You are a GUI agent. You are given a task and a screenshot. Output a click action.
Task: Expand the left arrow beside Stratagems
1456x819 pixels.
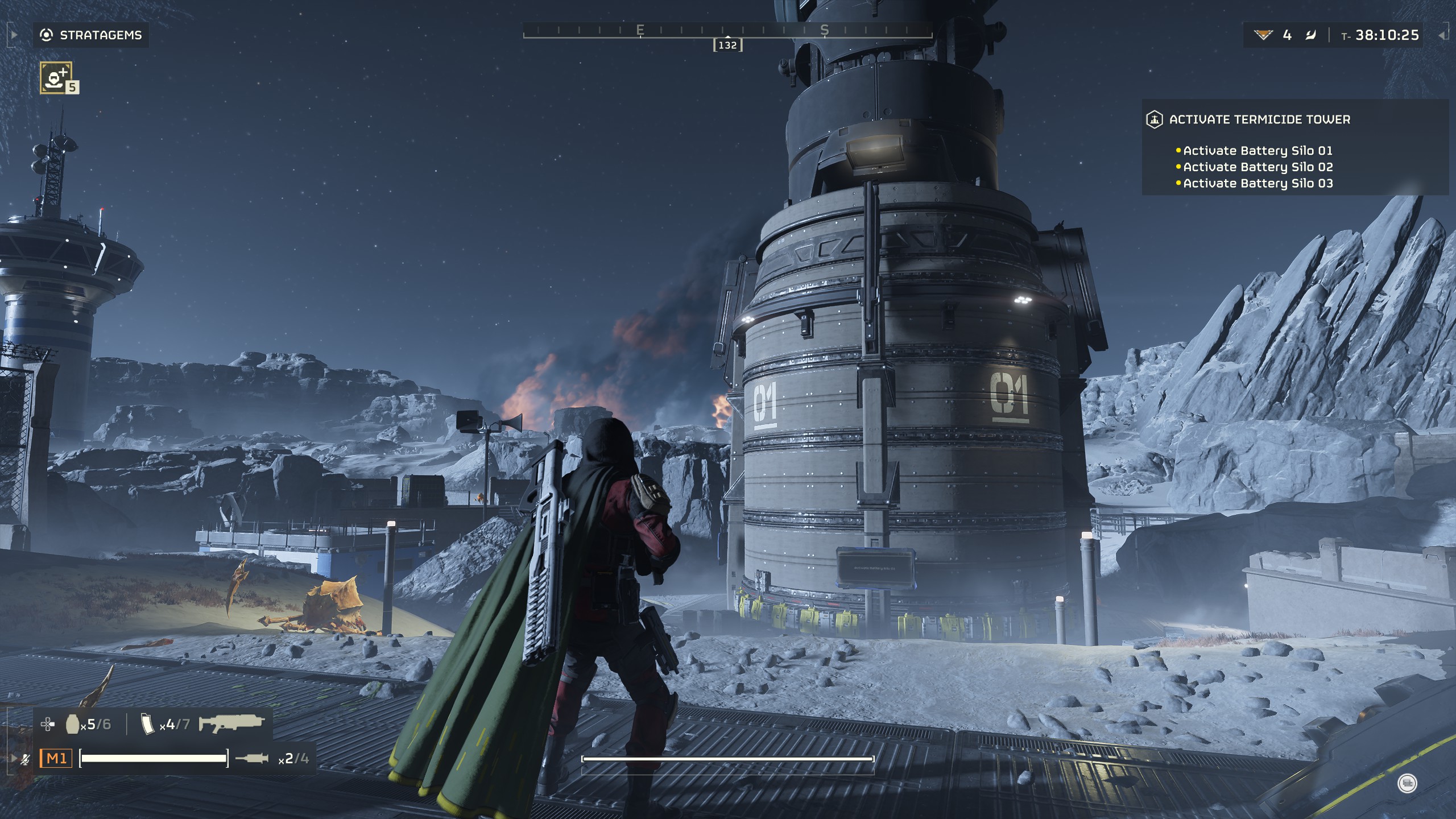pyautogui.click(x=14, y=35)
